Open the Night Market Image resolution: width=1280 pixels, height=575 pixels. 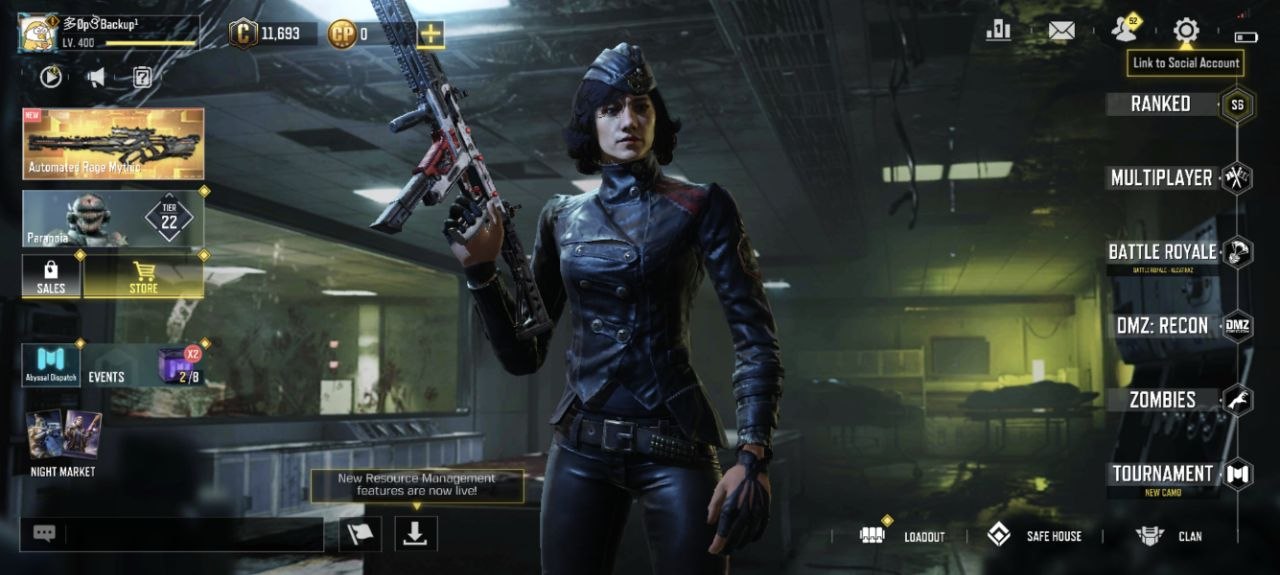click(63, 442)
